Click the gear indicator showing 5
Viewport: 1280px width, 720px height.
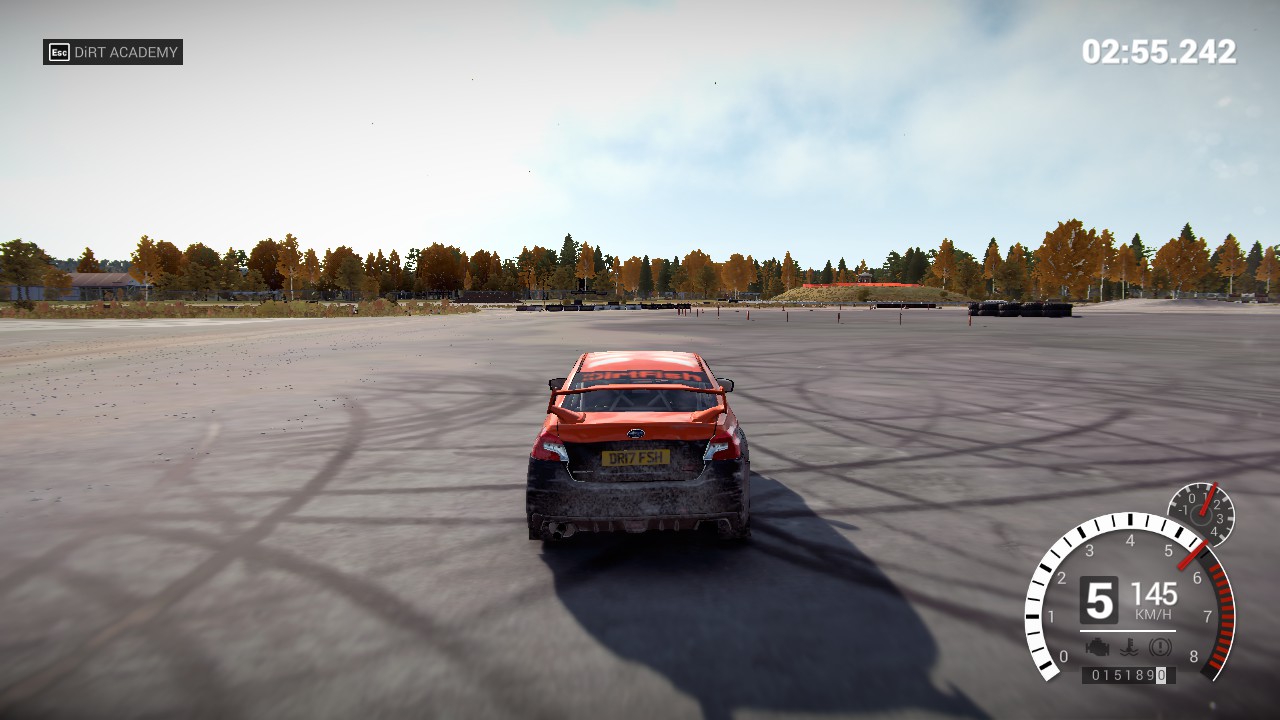pos(1099,598)
